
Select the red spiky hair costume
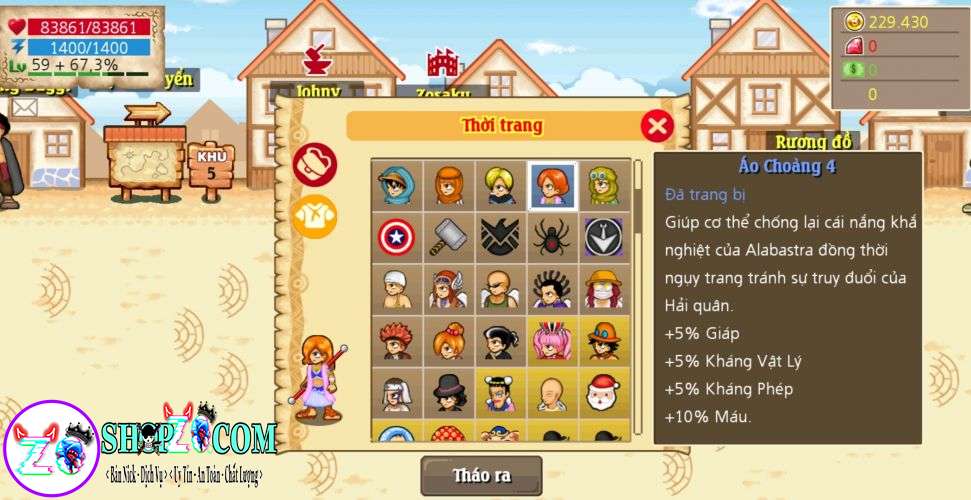pyautogui.click(x=396, y=341)
